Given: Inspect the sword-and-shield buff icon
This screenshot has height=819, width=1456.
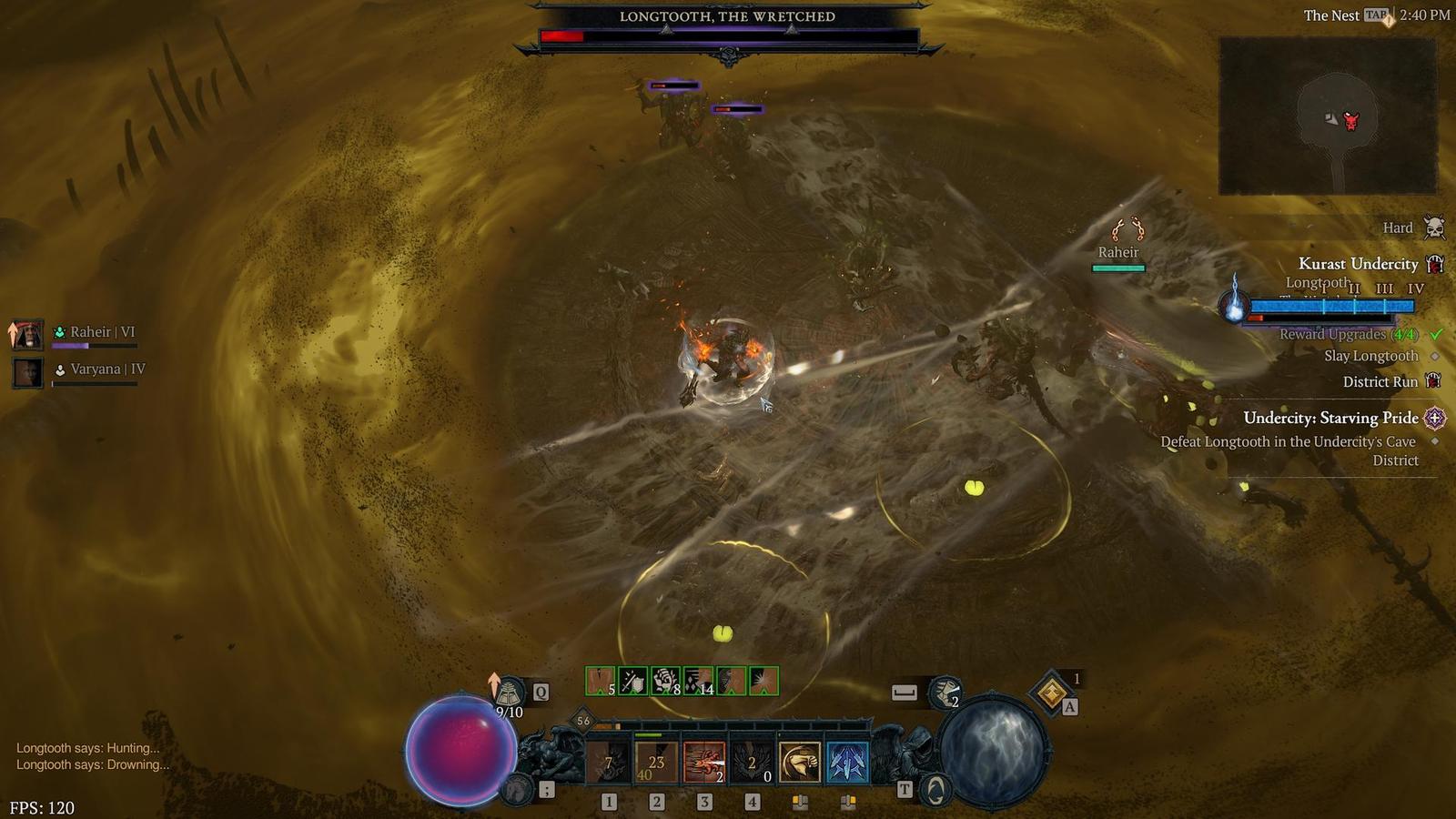Looking at the screenshot, I should point(632,681).
